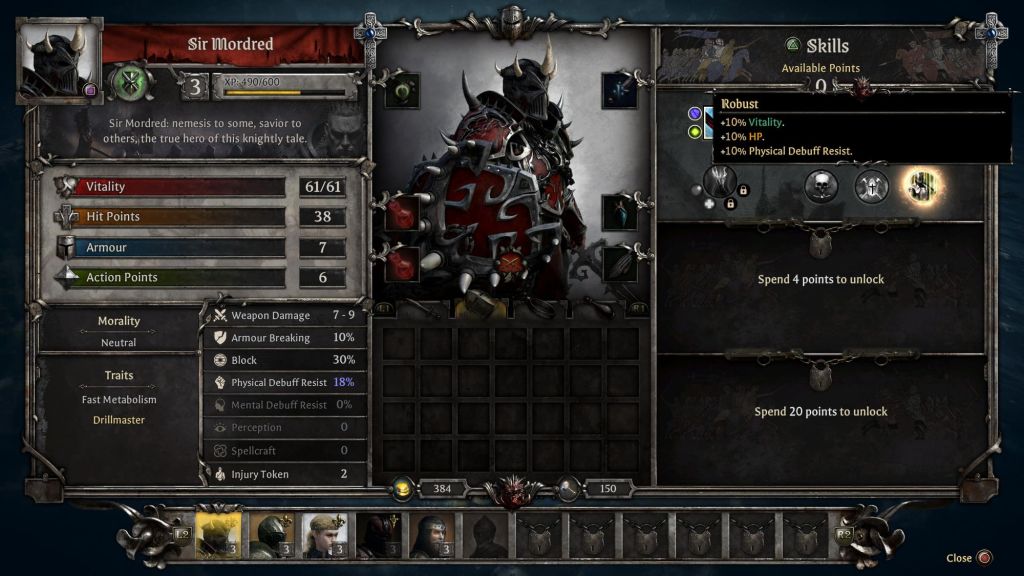Inspect the Drillmaster trait
This screenshot has width=1024, height=576.
[119, 420]
